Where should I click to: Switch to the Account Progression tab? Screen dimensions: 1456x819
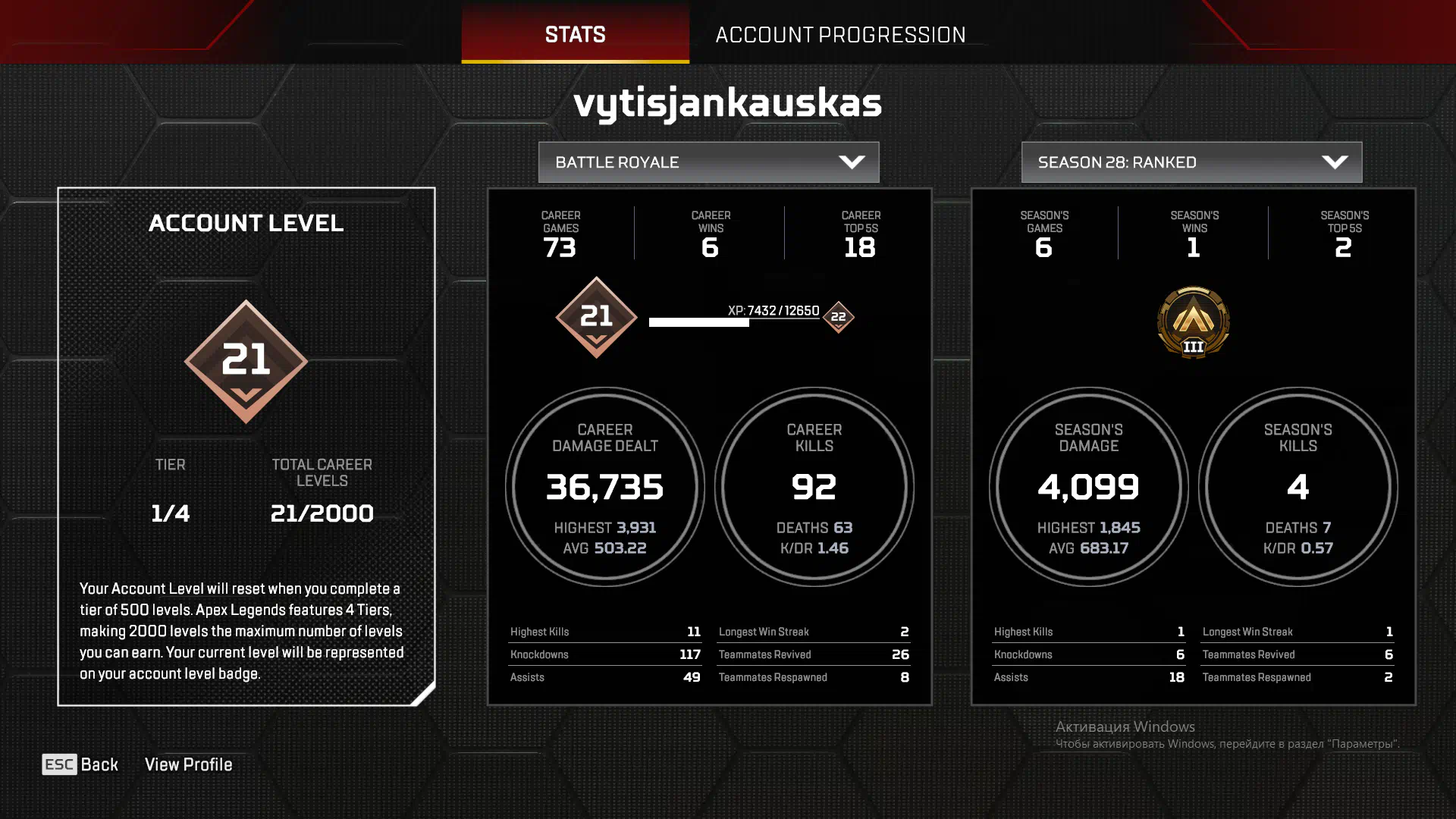(840, 34)
